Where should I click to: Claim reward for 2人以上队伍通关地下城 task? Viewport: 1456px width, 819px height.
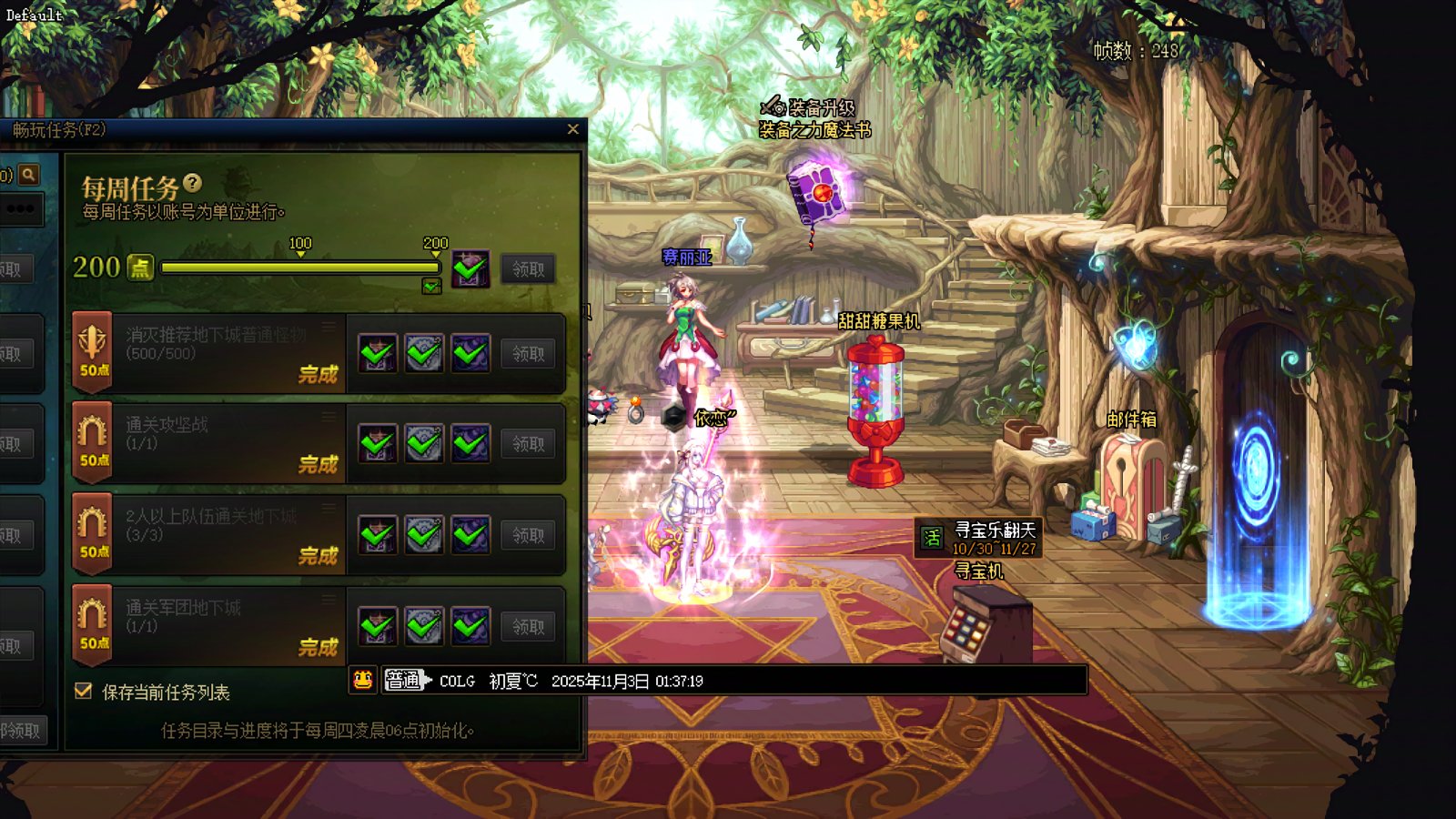(x=528, y=535)
